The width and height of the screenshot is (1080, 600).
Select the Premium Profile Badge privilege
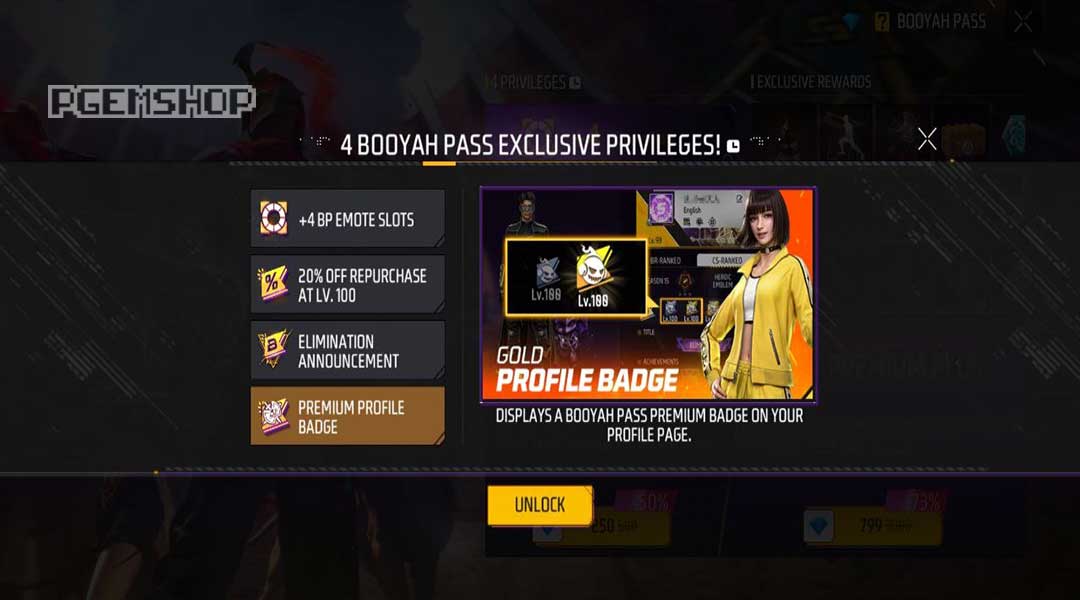pos(347,417)
